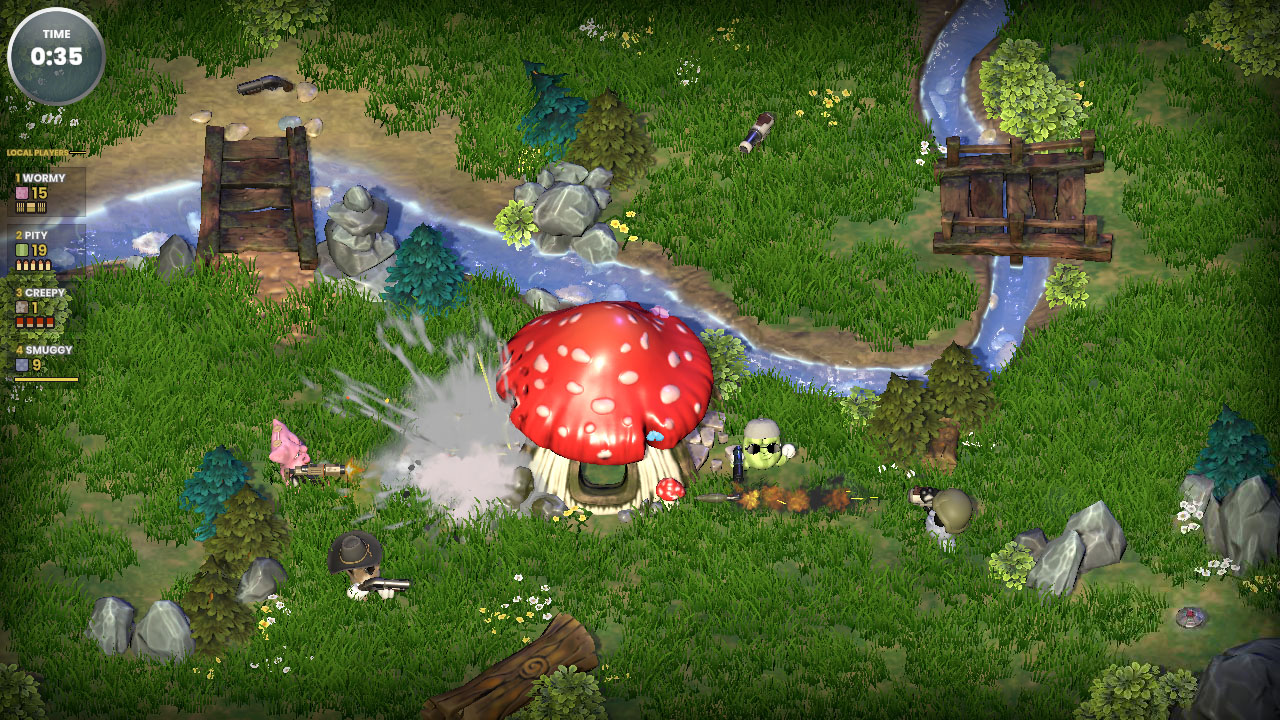Click Creepy's red ammo blocks
Screen dimensions: 1280x720
pos(33,320)
